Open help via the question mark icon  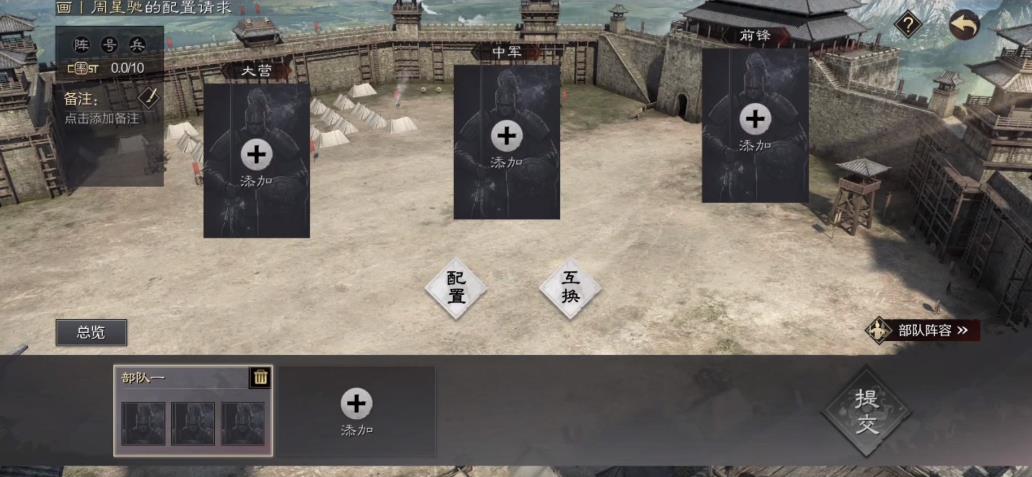(x=907, y=23)
